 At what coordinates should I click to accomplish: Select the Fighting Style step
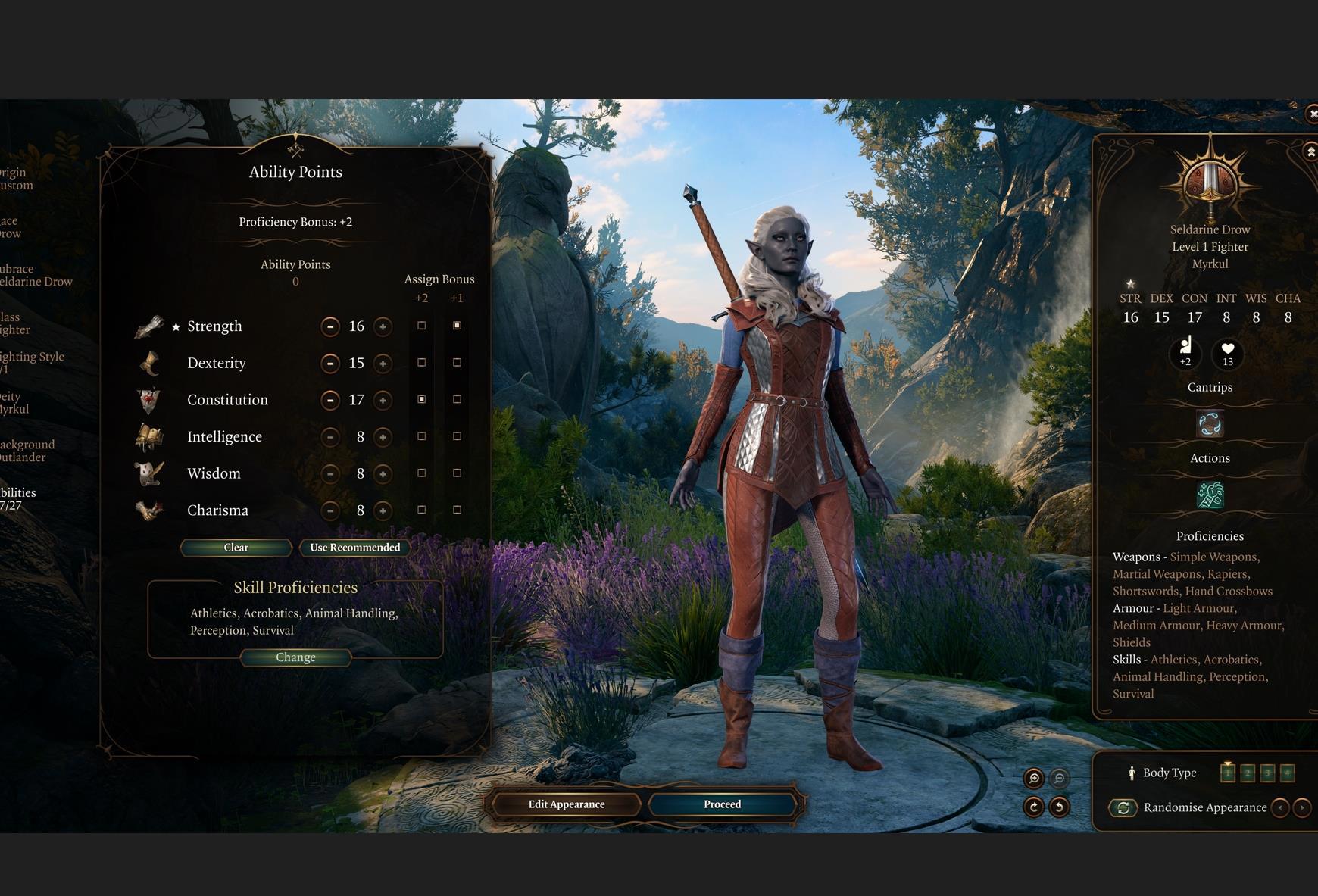pyautogui.click(x=32, y=363)
